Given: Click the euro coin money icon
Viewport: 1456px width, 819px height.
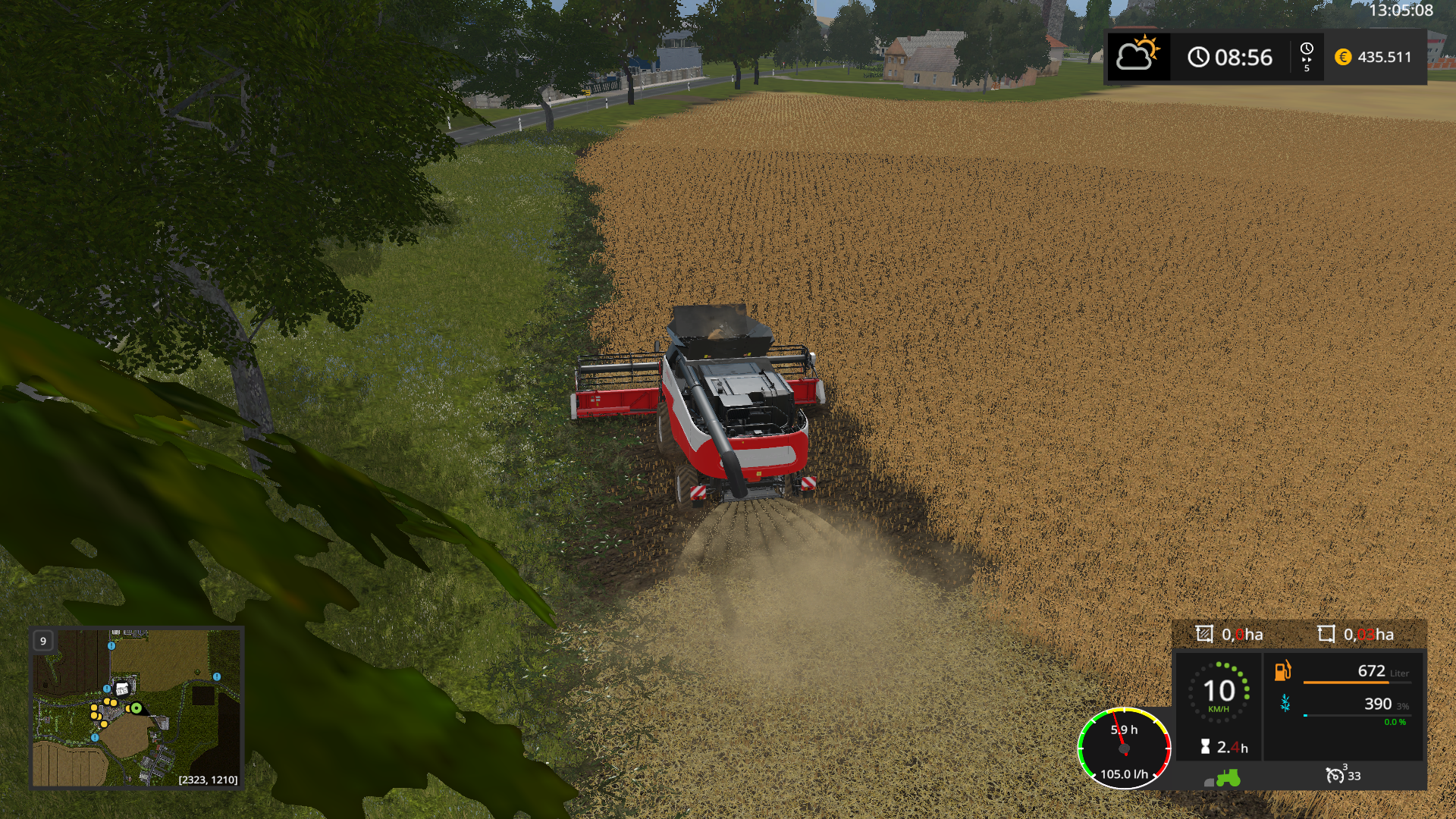Looking at the screenshot, I should [1343, 57].
